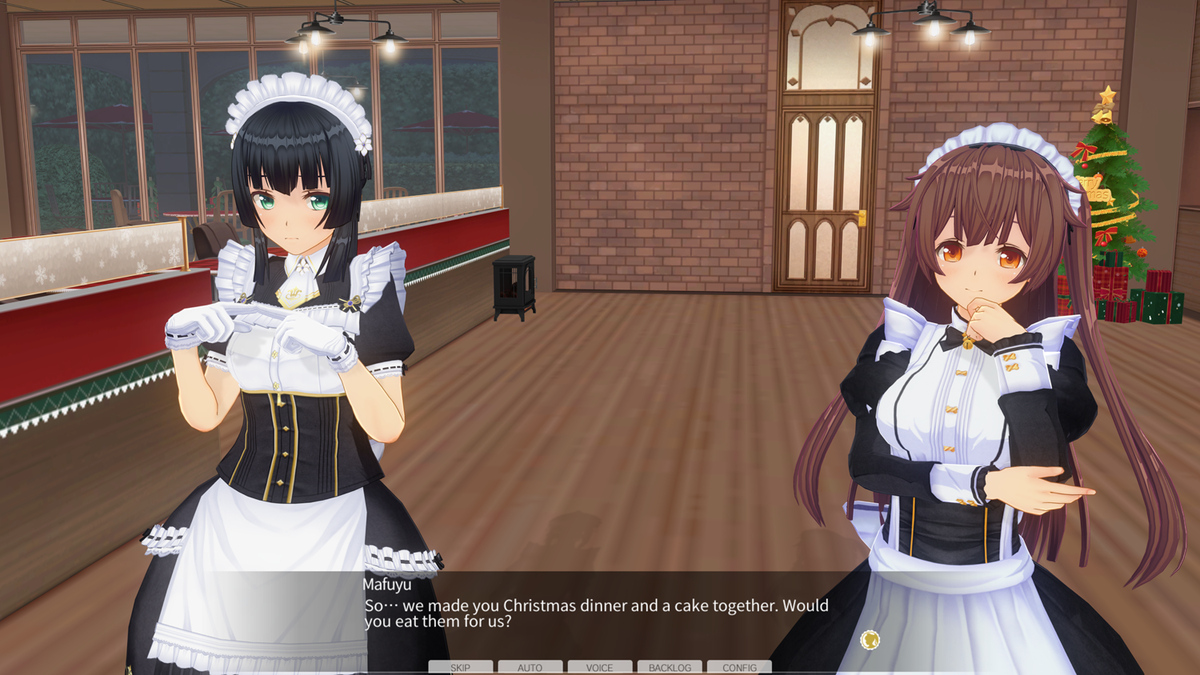Enable AUTO dialogue advance
This screenshot has width=1200, height=675.
click(530, 667)
